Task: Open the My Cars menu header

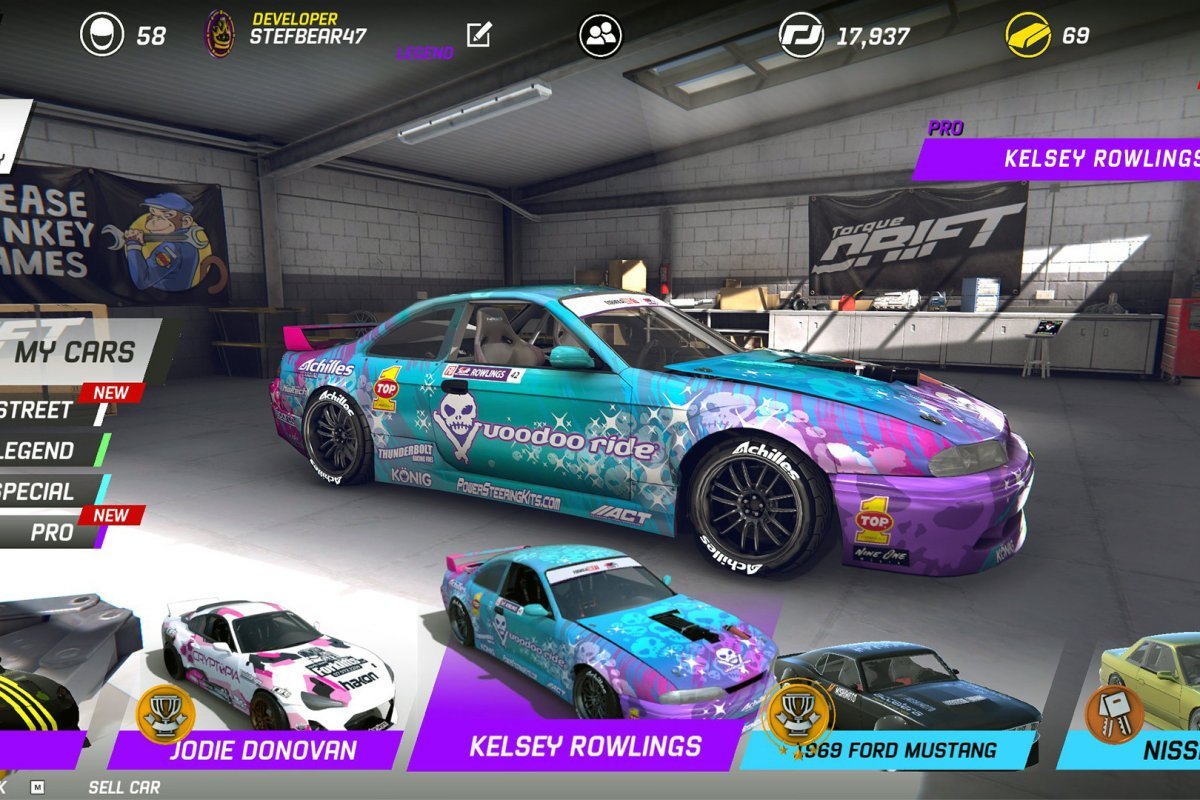Action: click(x=75, y=352)
